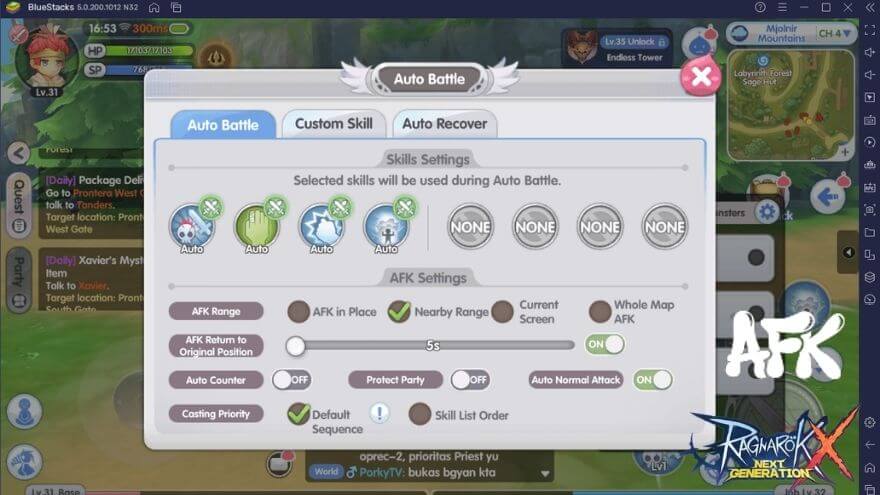Choose Current Screen AFK range
Viewport: 880px width, 495px height.
pyautogui.click(x=502, y=312)
